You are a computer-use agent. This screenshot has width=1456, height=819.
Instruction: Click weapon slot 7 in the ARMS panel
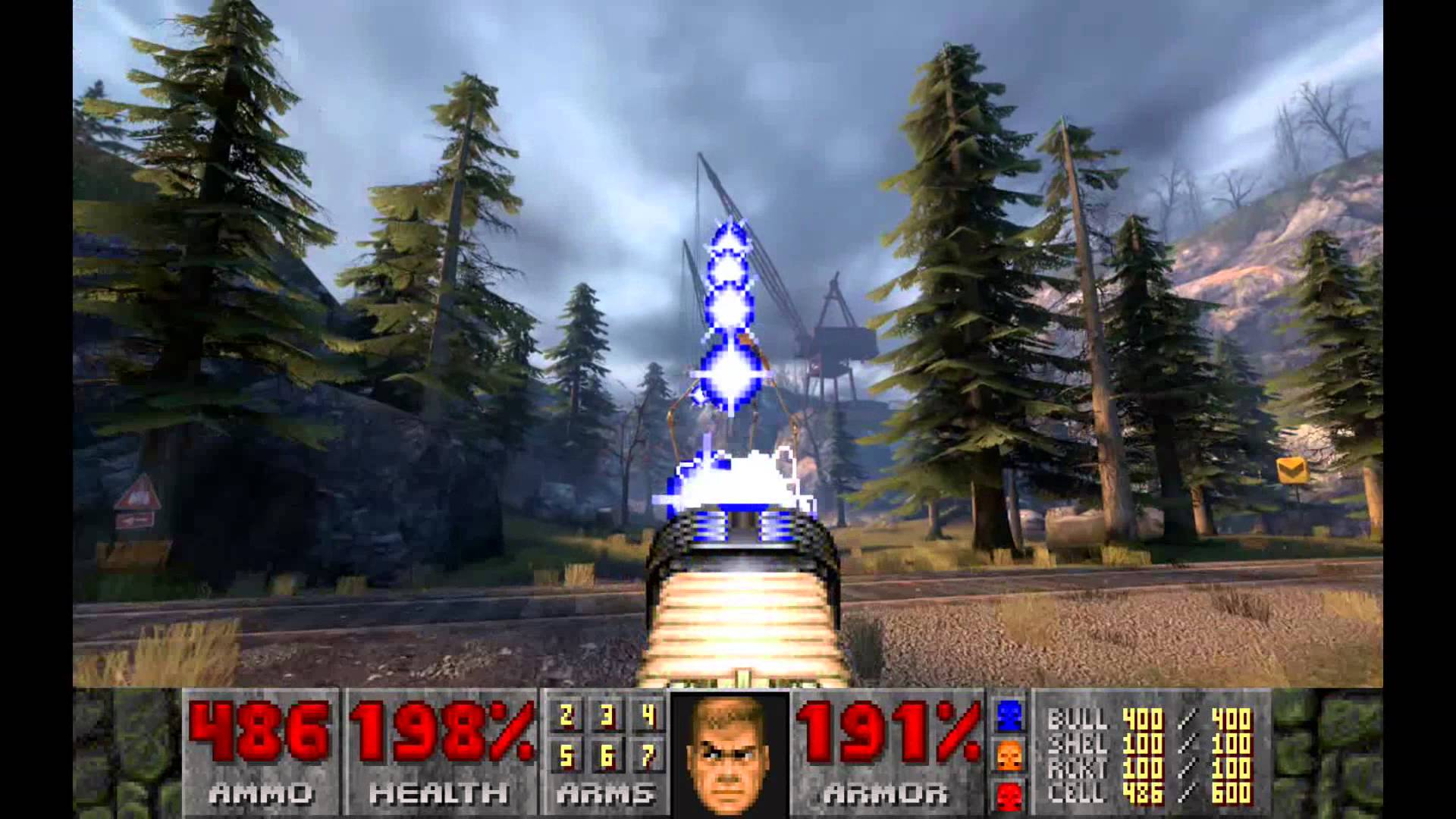[648, 756]
